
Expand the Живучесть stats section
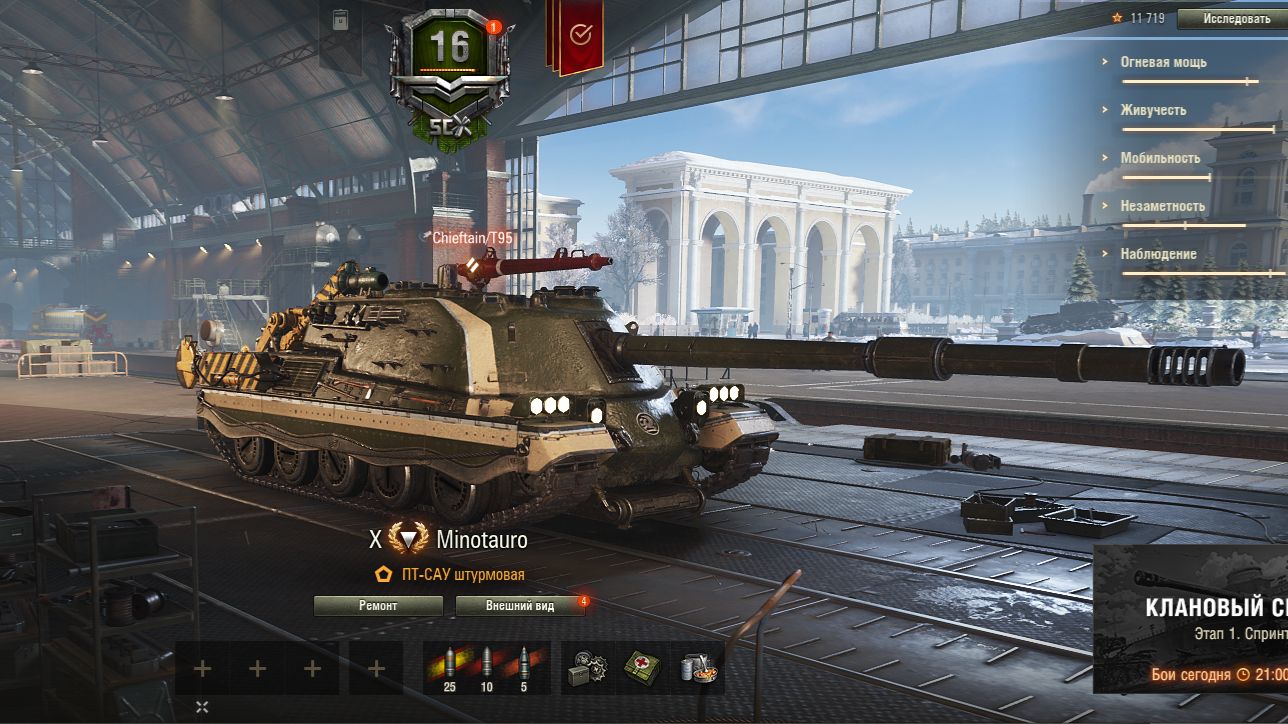pos(1153,110)
